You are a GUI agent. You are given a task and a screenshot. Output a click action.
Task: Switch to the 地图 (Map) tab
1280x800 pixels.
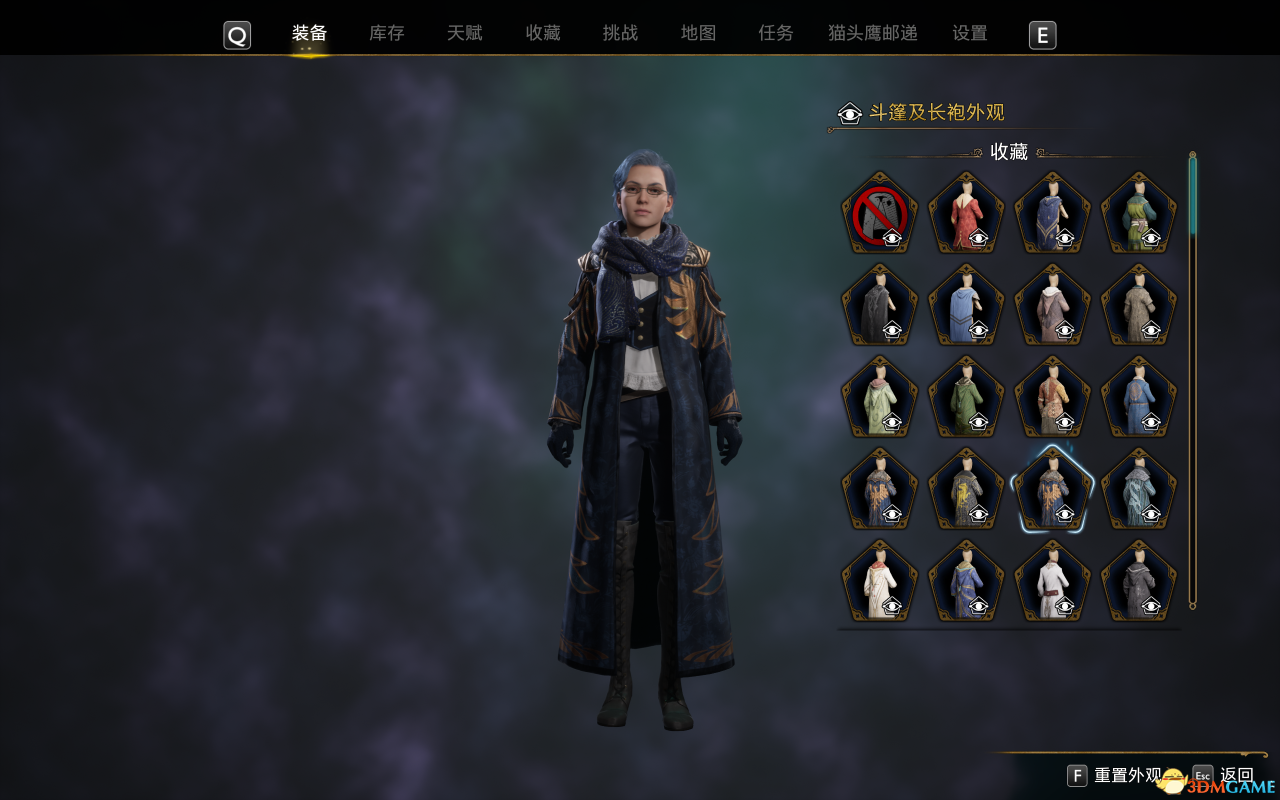[x=697, y=33]
